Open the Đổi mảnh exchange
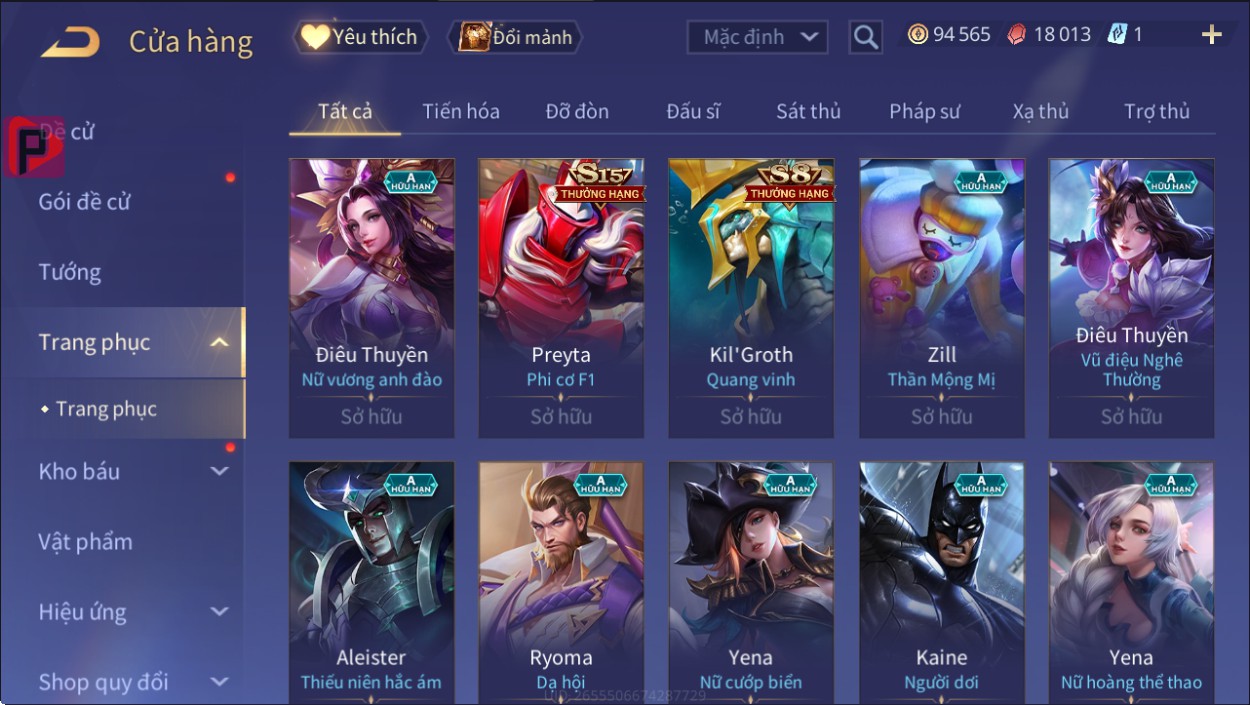Viewport: 1250px width, 705px height. (x=515, y=37)
